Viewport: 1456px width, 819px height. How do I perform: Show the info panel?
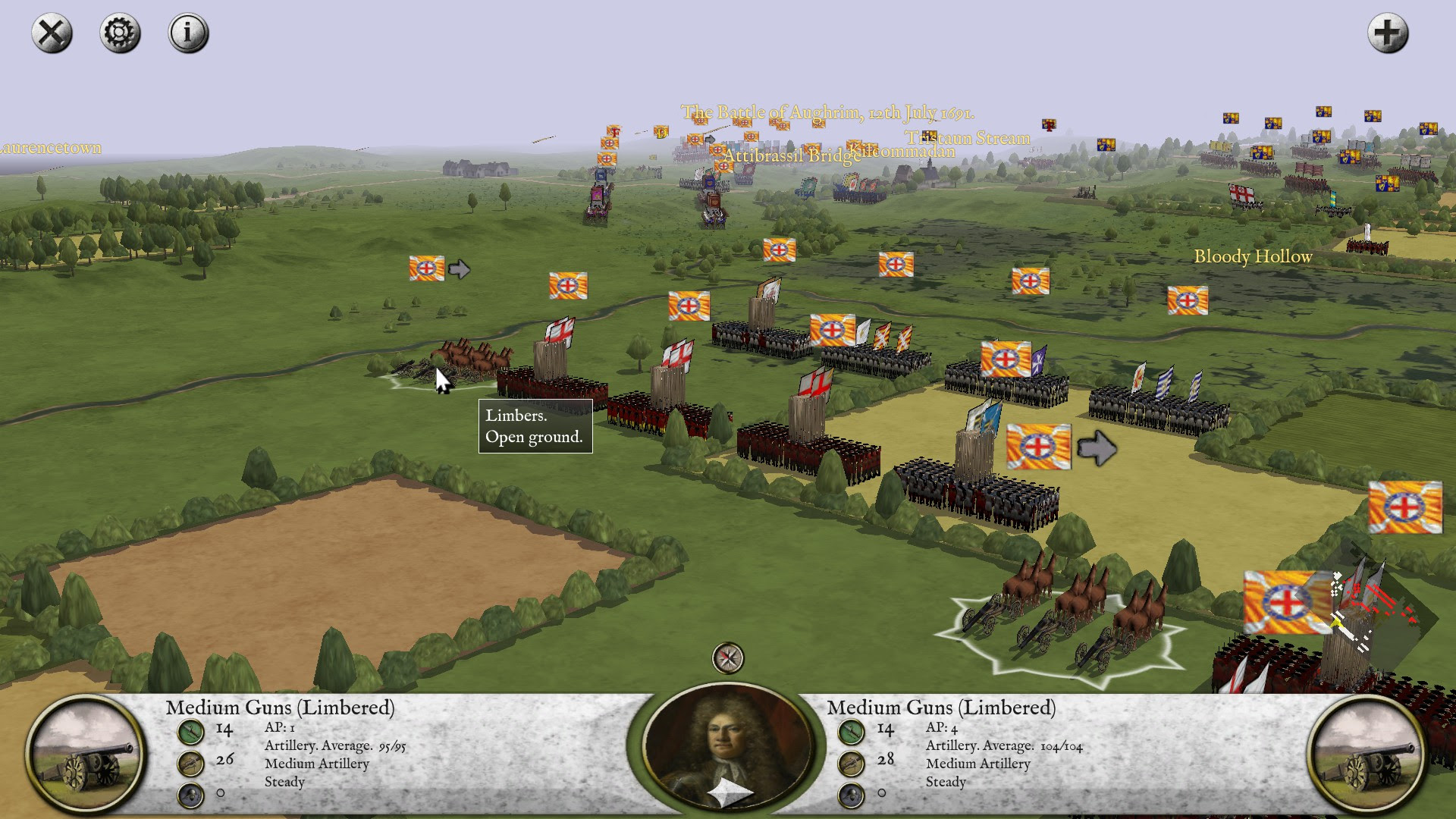point(188,33)
